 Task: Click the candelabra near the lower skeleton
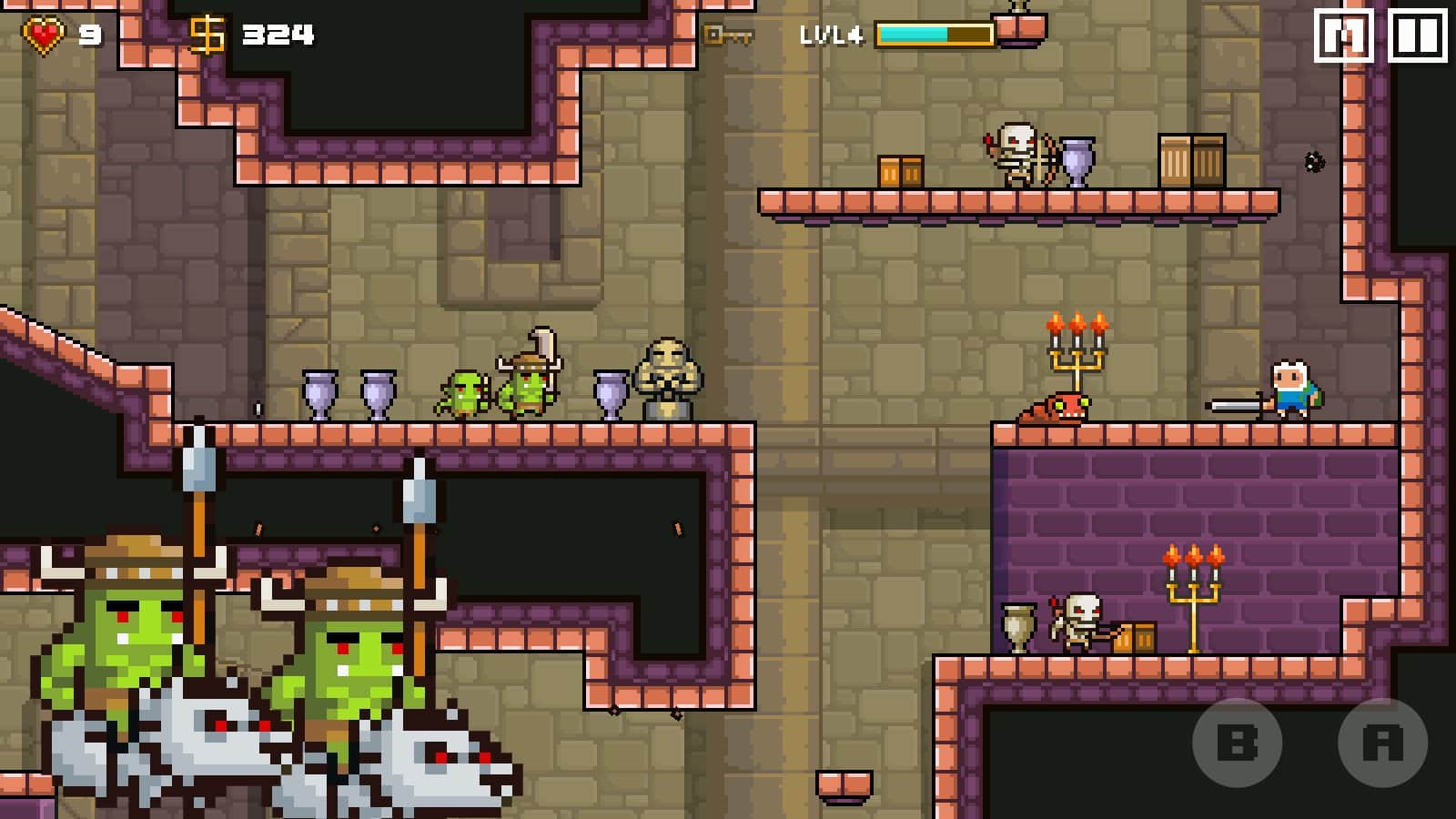1193,596
